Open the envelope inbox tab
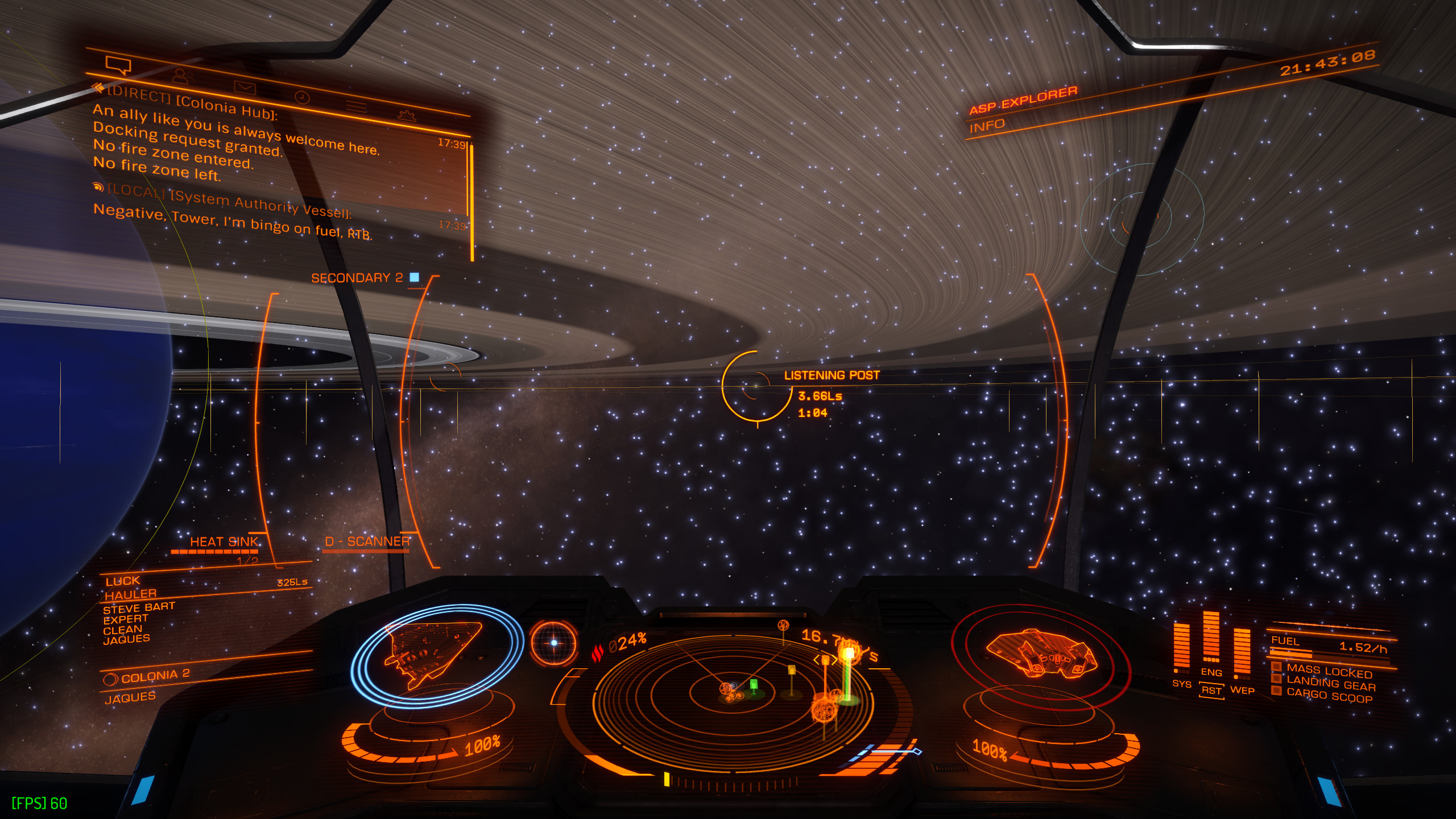Image resolution: width=1456 pixels, height=819 pixels. tap(245, 87)
